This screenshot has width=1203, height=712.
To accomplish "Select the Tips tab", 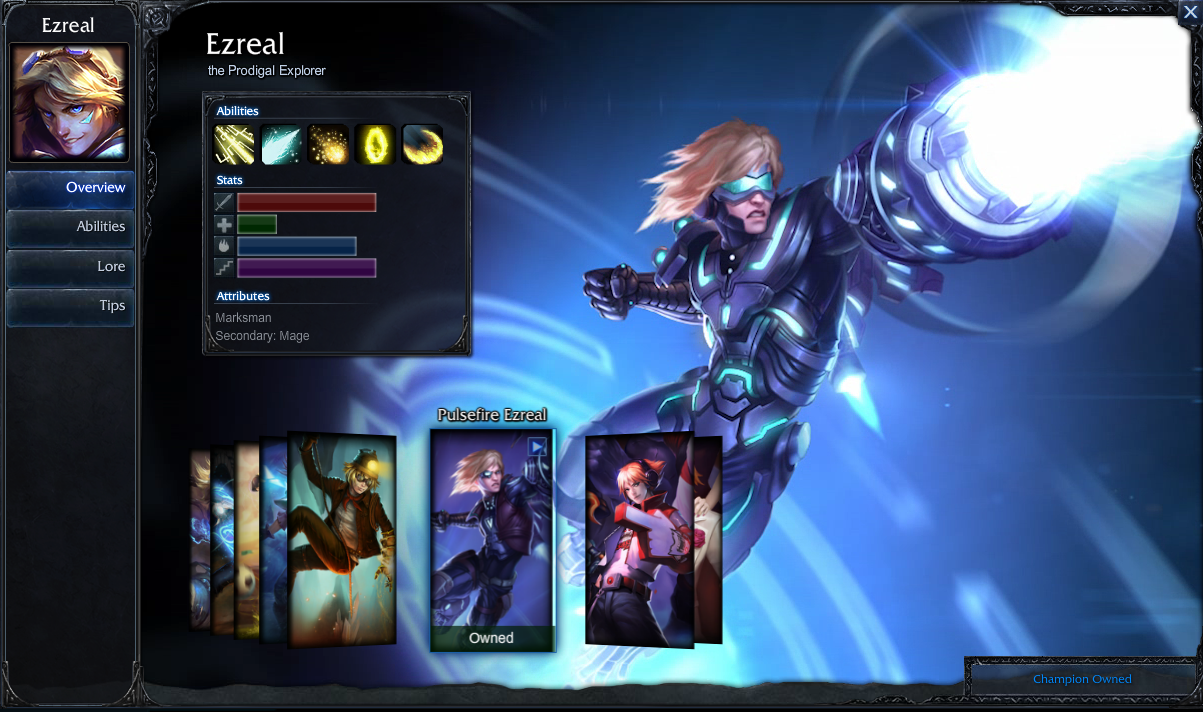I will [x=70, y=306].
